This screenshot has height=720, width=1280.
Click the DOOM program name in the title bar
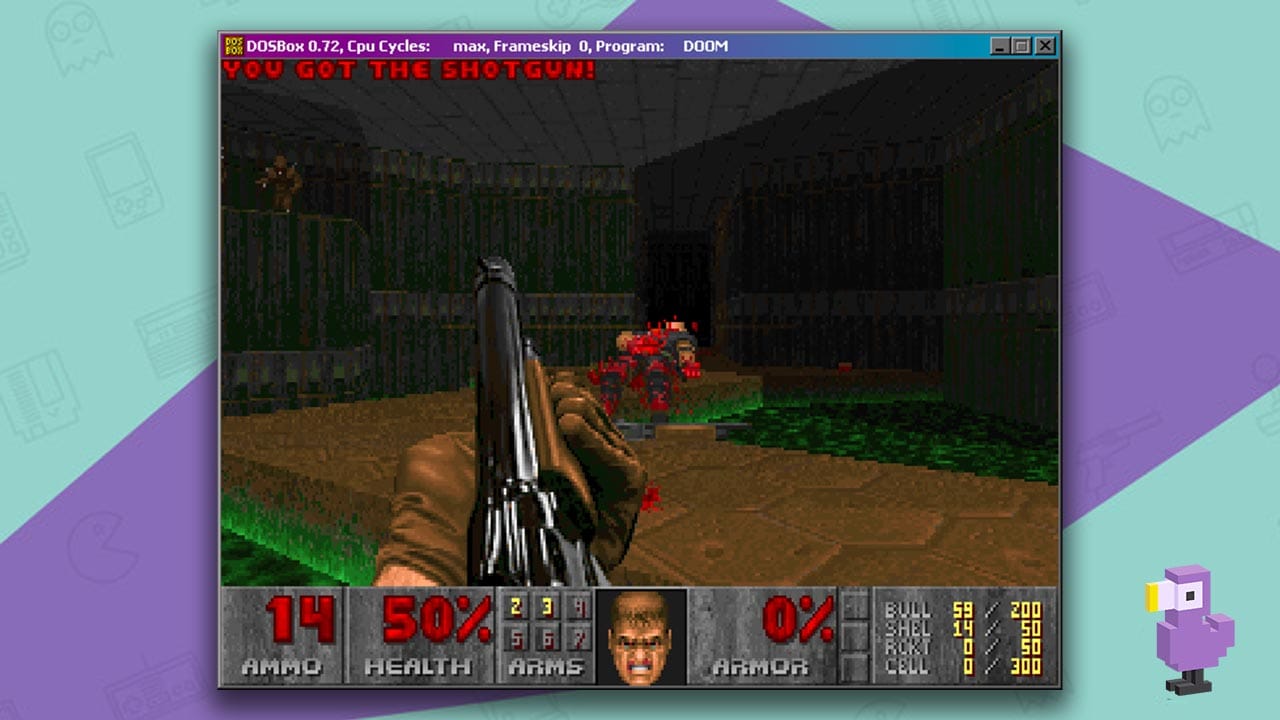point(705,46)
